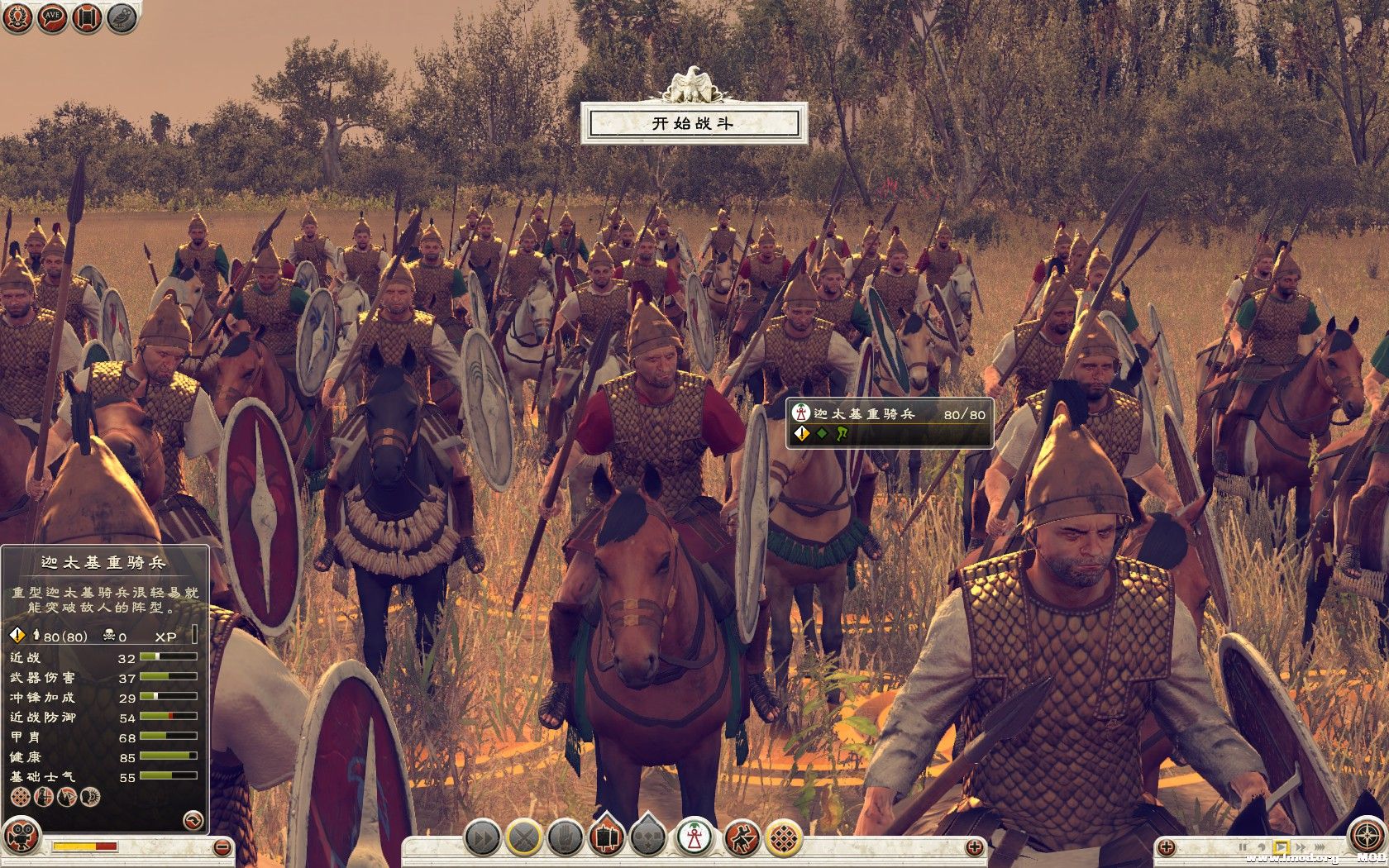1389x868 pixels.
Task: Click the yellow and red morale bar
Action: pos(85,847)
